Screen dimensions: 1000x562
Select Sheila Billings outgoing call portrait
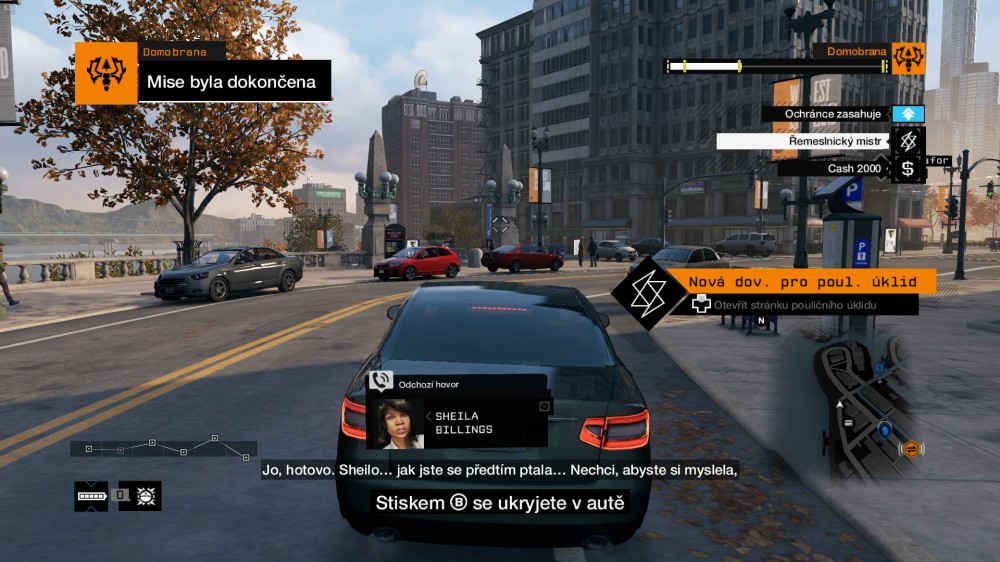coord(396,423)
